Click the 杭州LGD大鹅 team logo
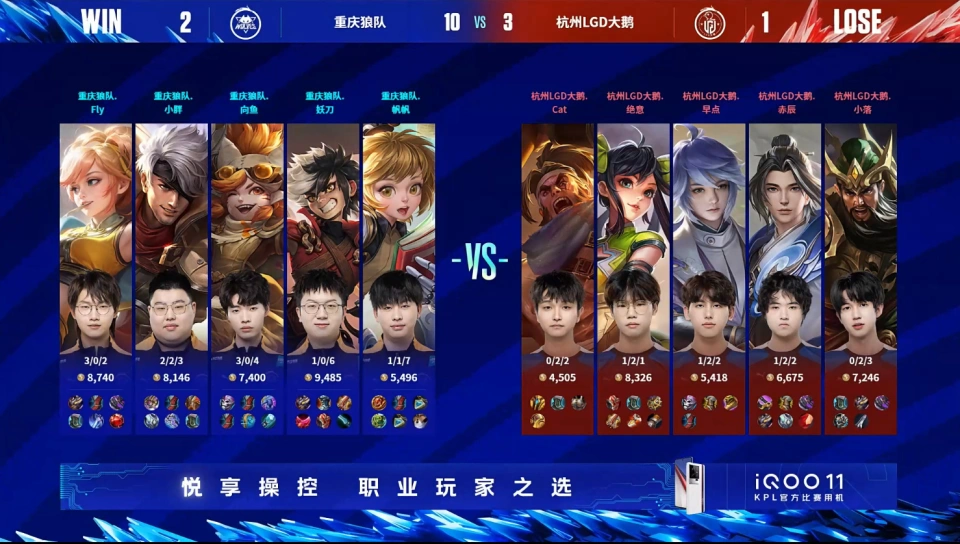Screen dimensions: 960x544 (710, 22)
